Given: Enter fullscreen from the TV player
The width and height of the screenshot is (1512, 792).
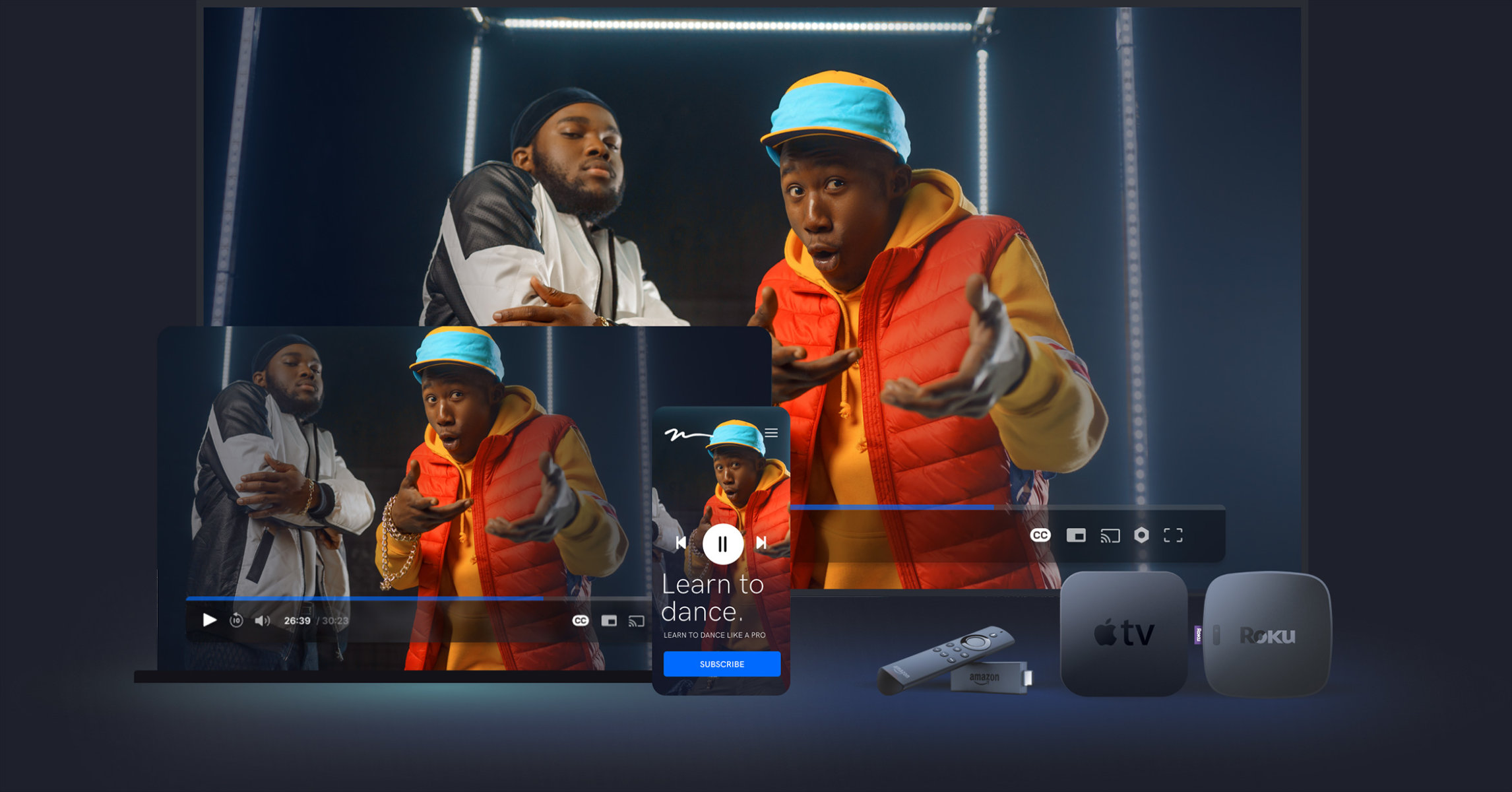Looking at the screenshot, I should click(x=1173, y=535).
